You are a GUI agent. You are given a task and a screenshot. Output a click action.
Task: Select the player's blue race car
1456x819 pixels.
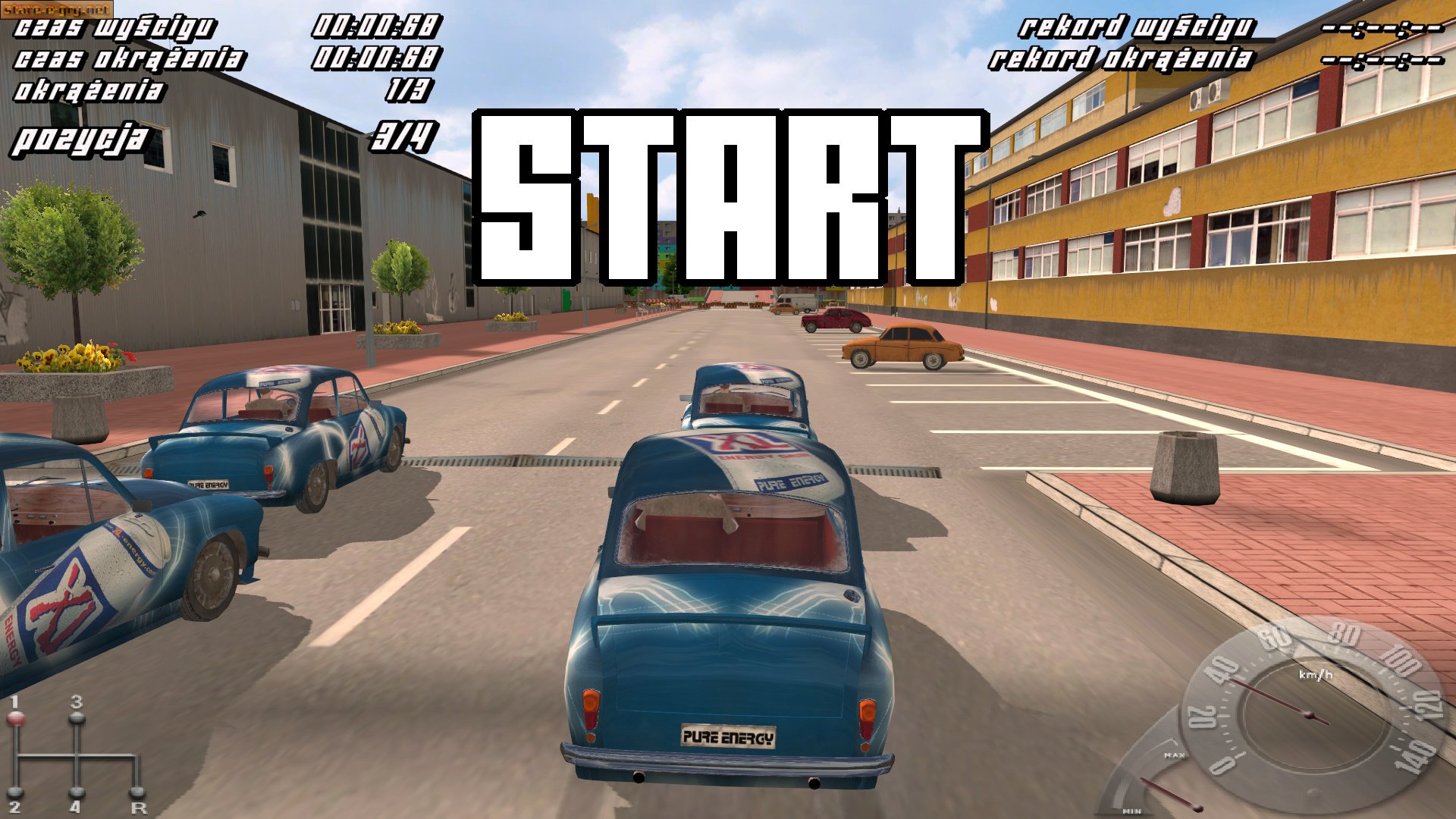[x=728, y=607]
